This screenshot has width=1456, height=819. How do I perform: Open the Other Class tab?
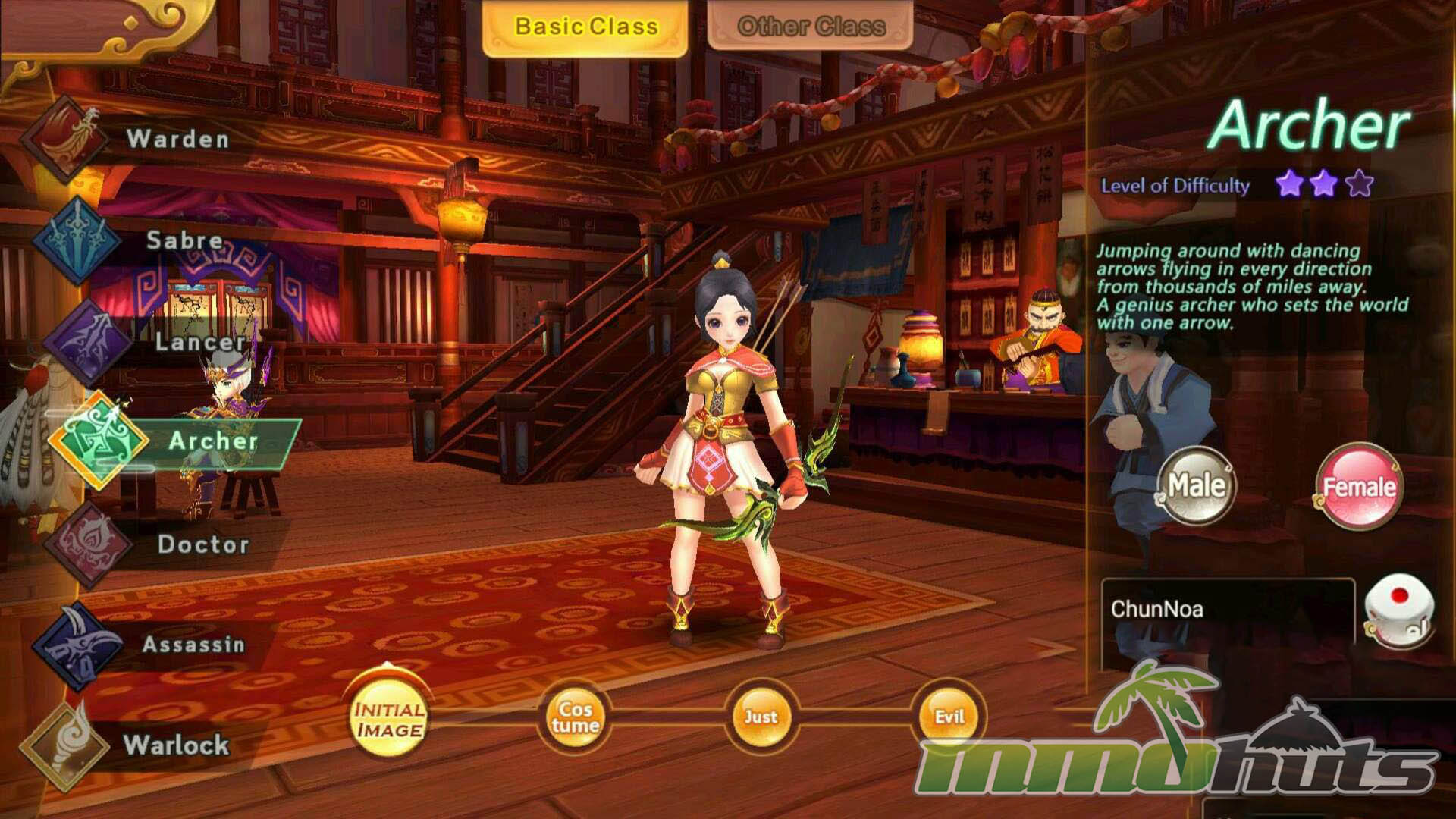tap(810, 27)
